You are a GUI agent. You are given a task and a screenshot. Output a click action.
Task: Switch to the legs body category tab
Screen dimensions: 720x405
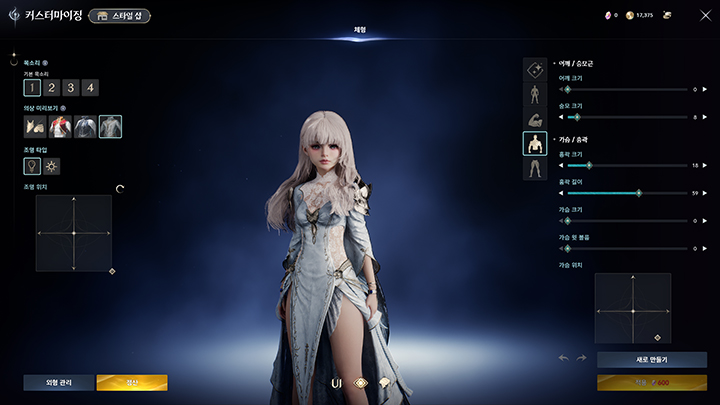click(x=534, y=168)
